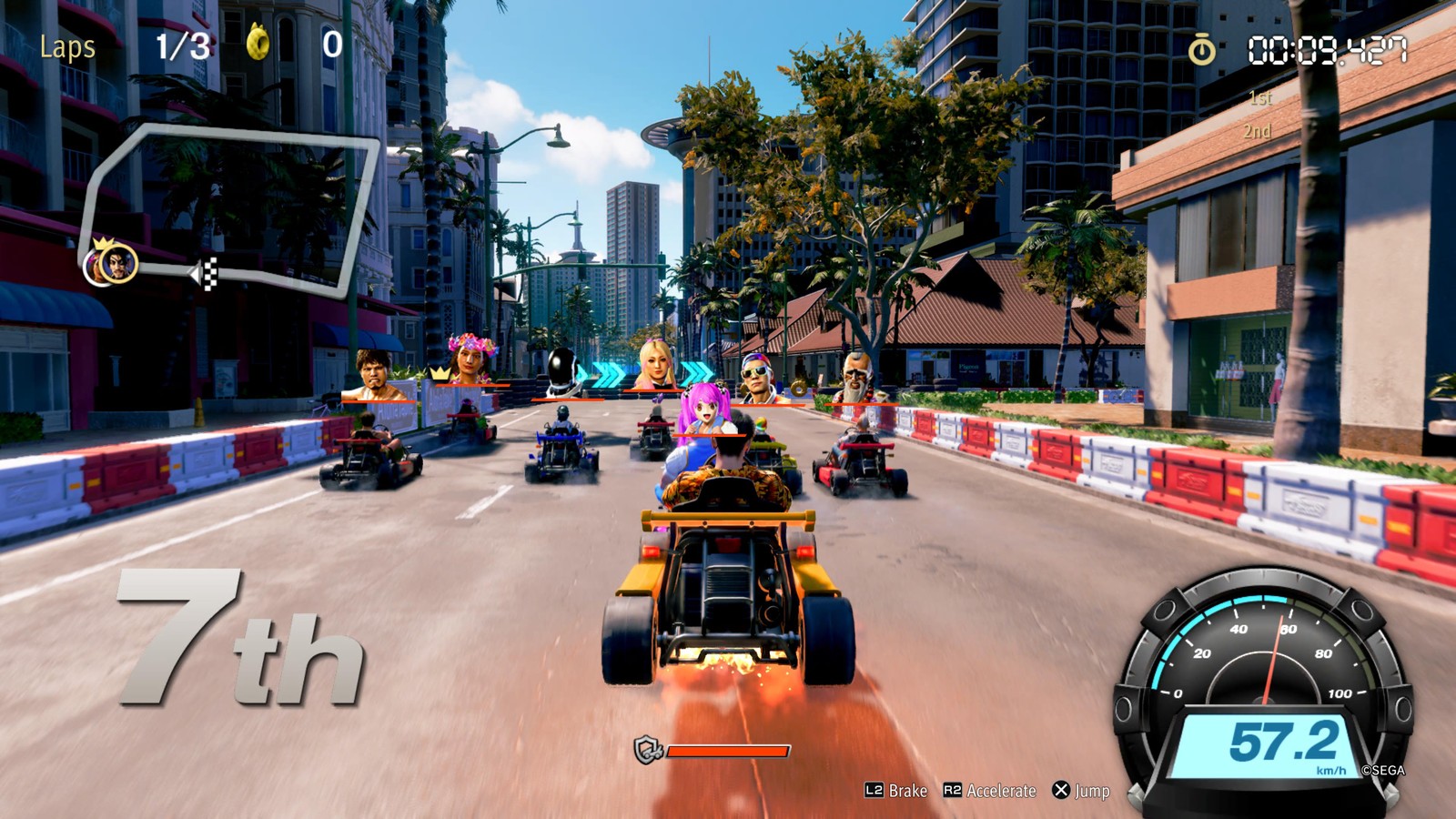Screen dimensions: 1456x819
Task: Select the flower-crown woman racer portrait
Action: point(471,359)
